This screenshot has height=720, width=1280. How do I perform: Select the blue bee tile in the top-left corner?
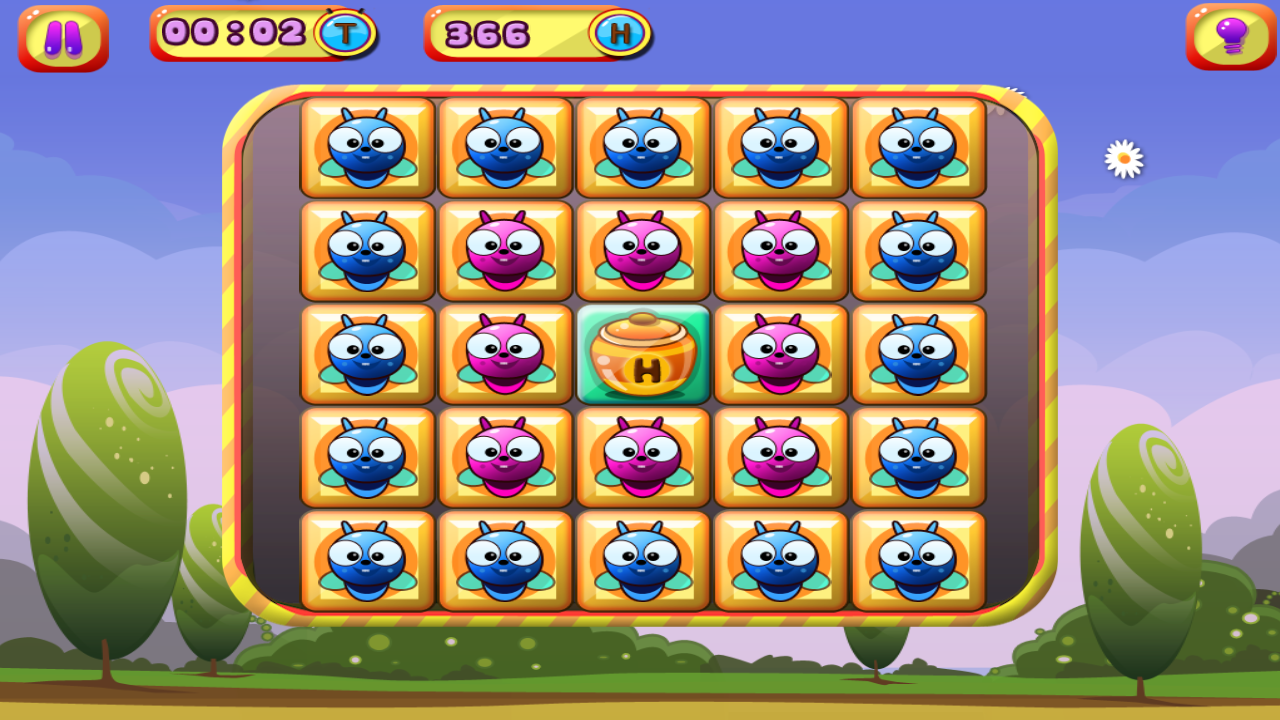(368, 148)
